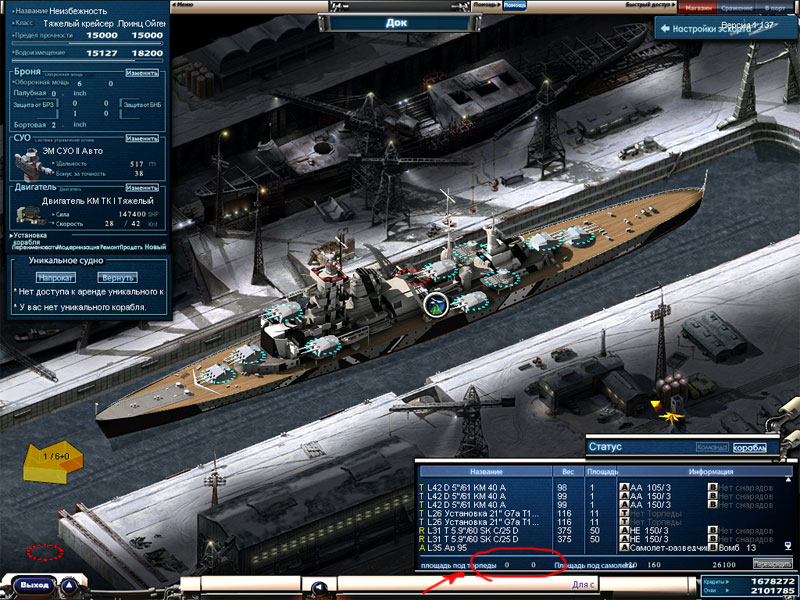Click the Перезарядить reload button
Viewport: 800px width, 600px height.
coord(770,564)
